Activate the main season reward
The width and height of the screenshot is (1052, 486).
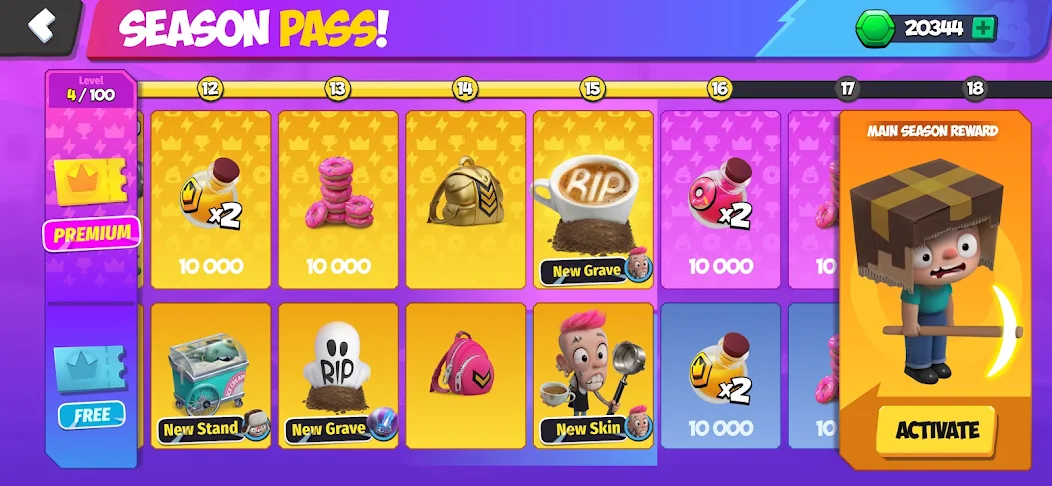936,430
